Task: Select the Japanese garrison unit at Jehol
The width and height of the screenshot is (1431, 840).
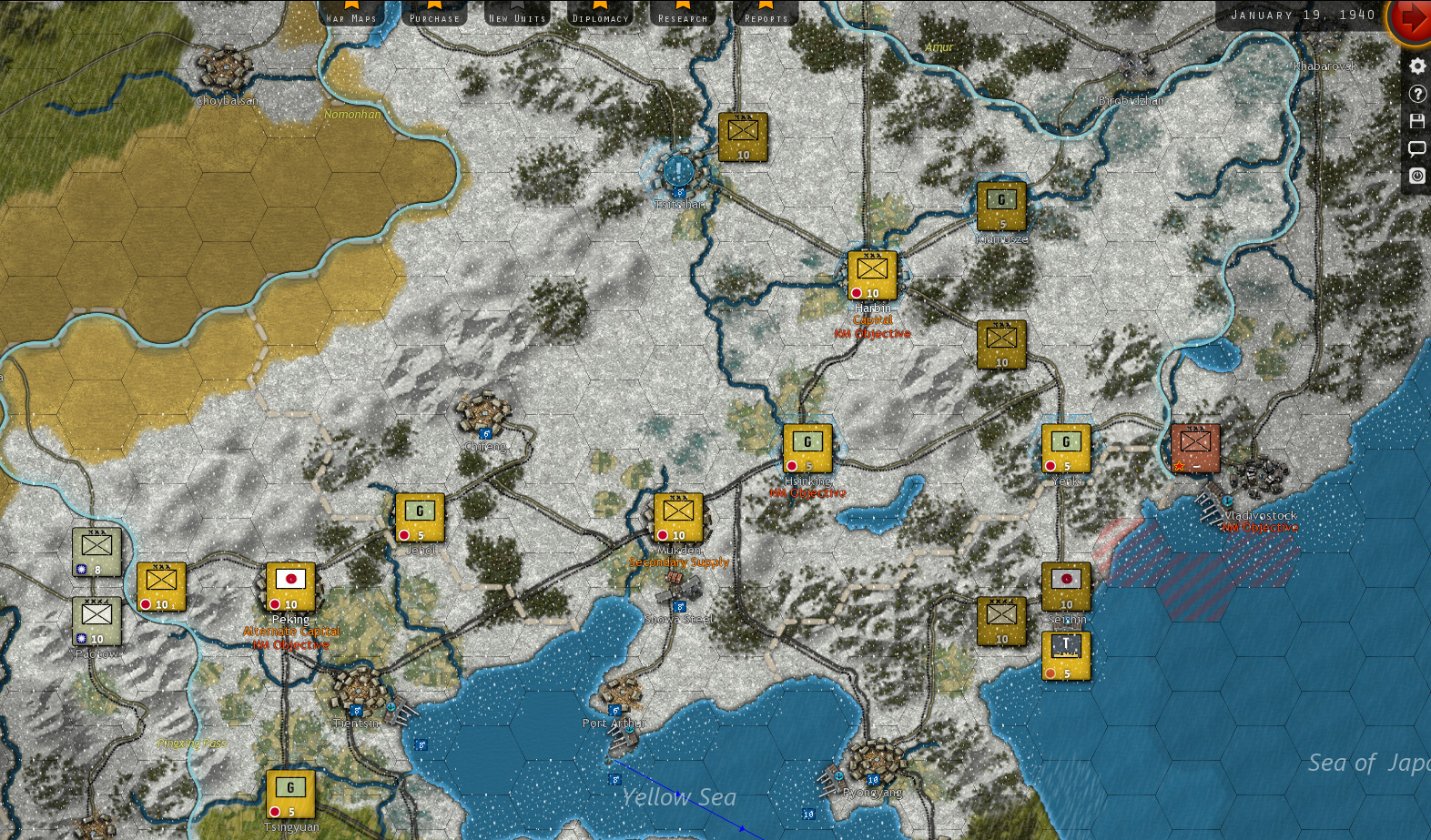Action: tap(420, 515)
